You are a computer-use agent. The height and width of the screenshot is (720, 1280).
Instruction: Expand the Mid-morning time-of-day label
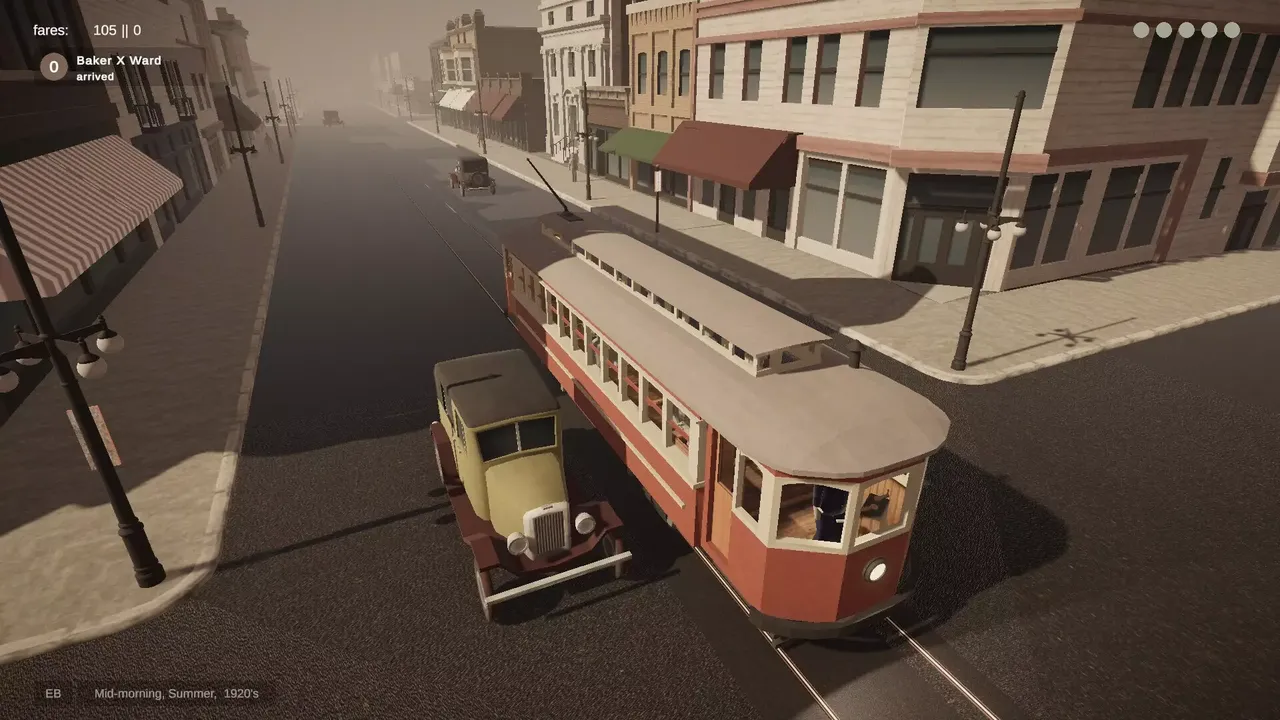[x=126, y=692]
